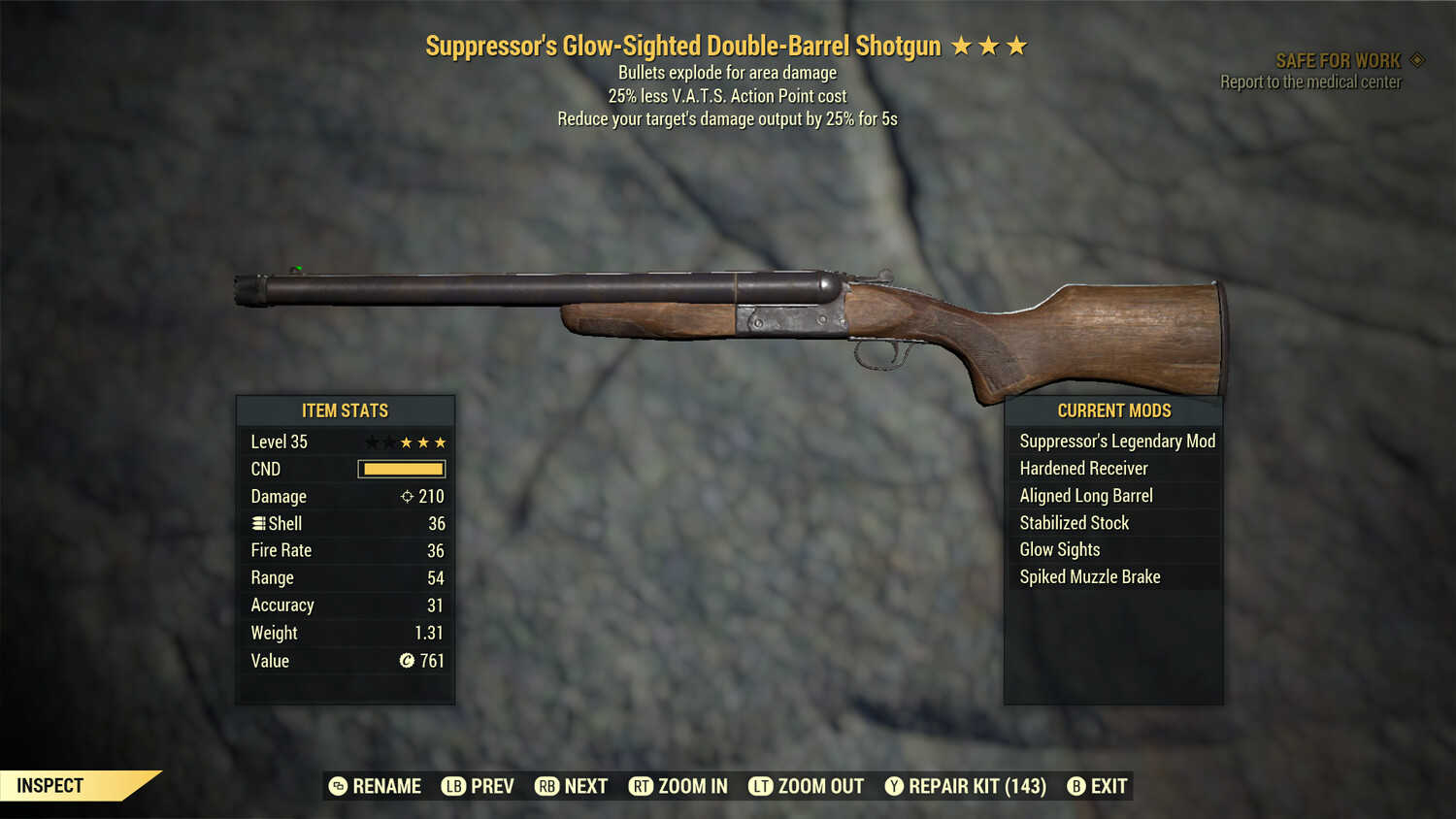Select the RT Zoom In trigger icon

[x=642, y=786]
